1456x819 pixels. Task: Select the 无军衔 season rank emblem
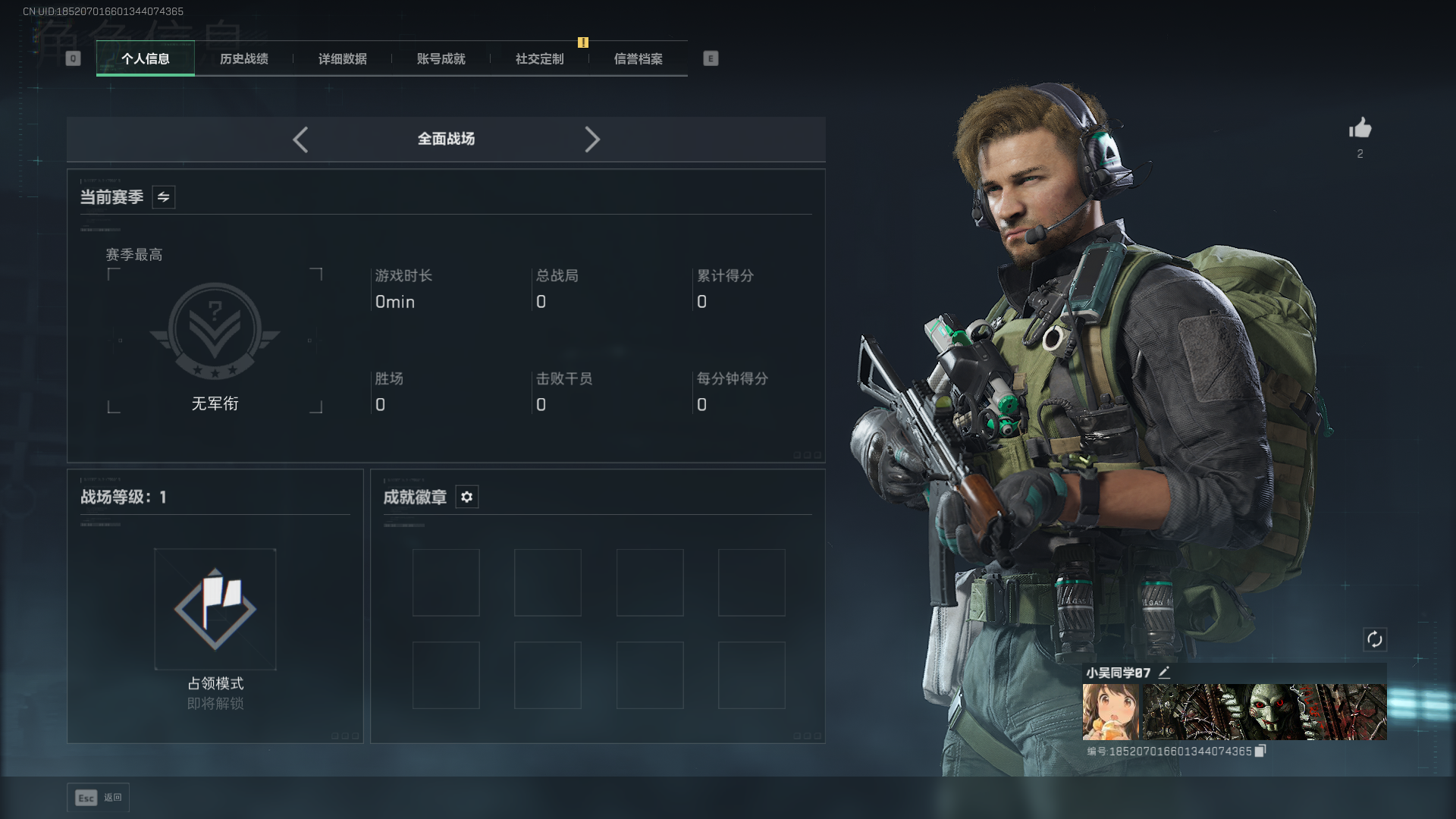(215, 331)
